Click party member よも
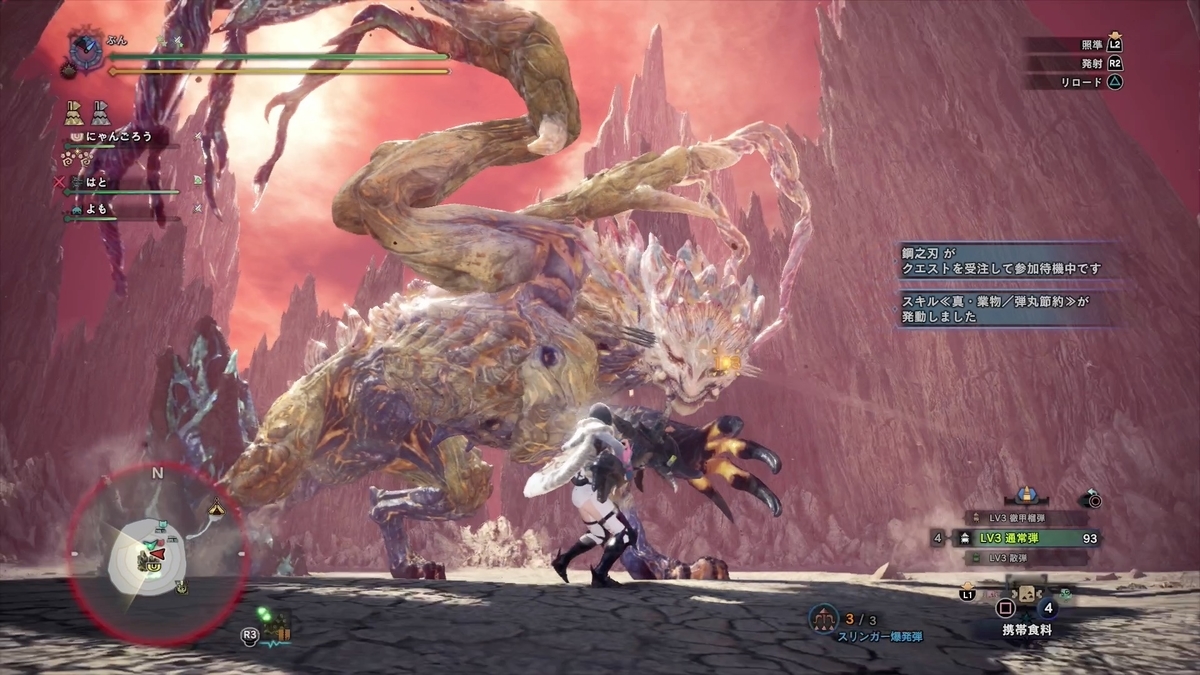The height and width of the screenshot is (675, 1200). (x=96, y=209)
